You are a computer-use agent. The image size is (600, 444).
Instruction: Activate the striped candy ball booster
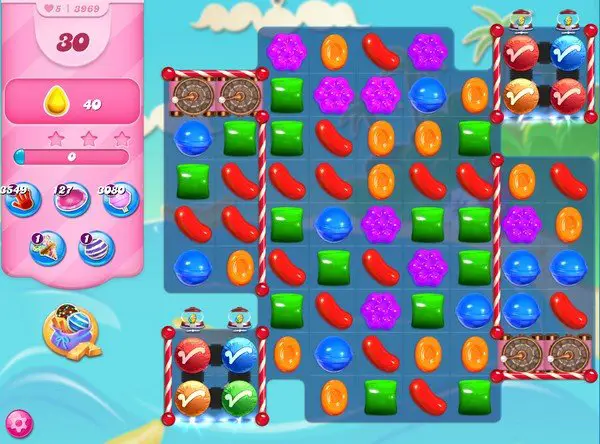[96, 248]
